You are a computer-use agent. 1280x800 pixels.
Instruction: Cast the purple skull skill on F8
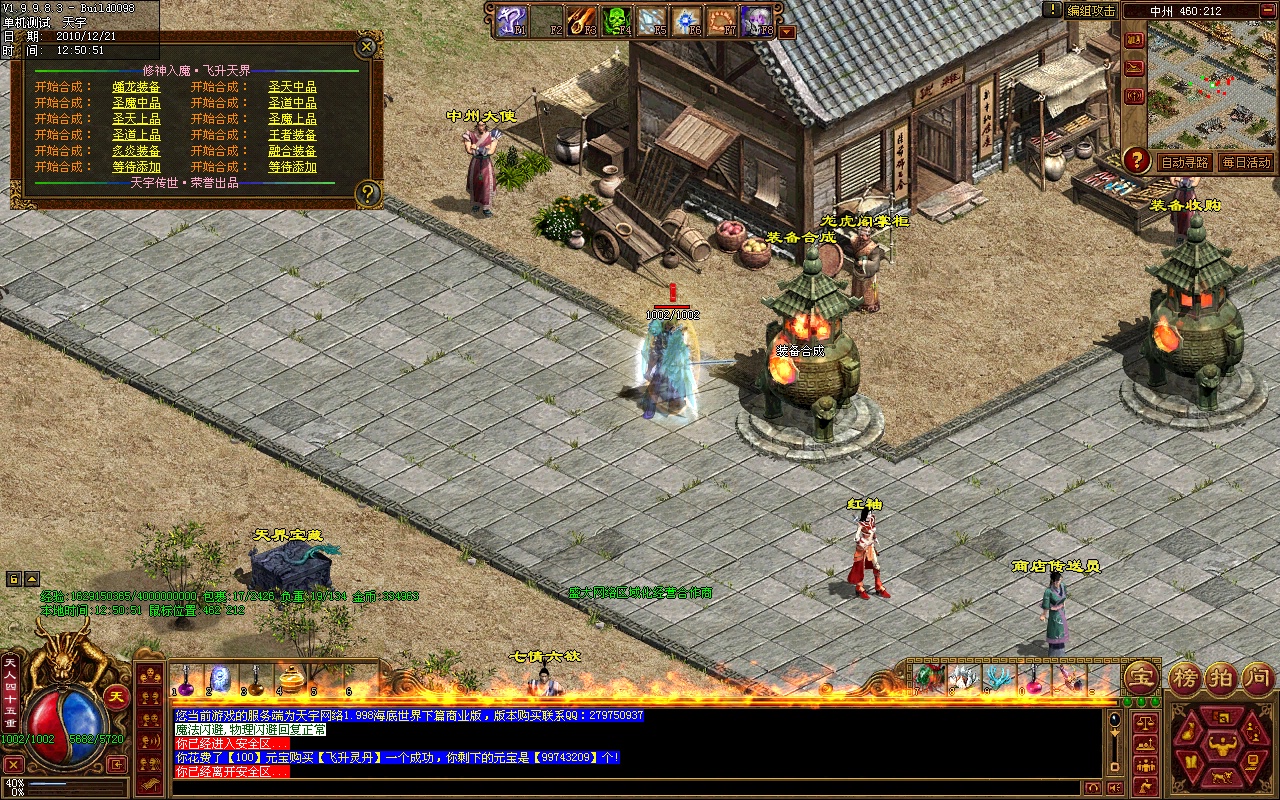(x=756, y=20)
